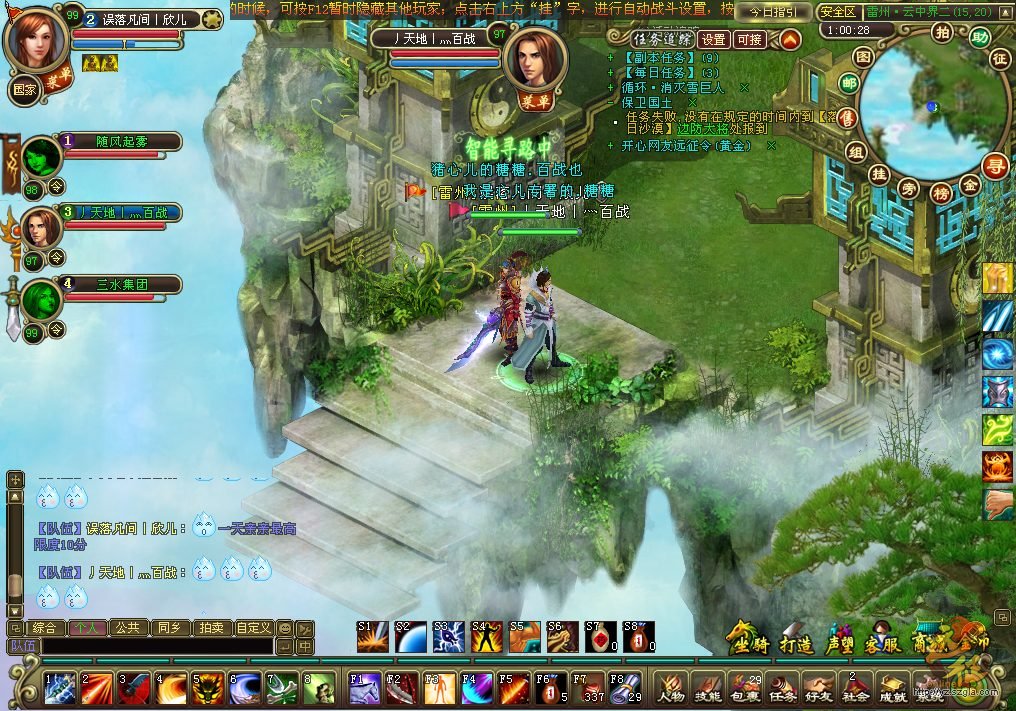Image resolution: width=1016 pixels, height=711 pixels.
Task: Click the 设置 button in quest tracker
Action: click(x=713, y=40)
